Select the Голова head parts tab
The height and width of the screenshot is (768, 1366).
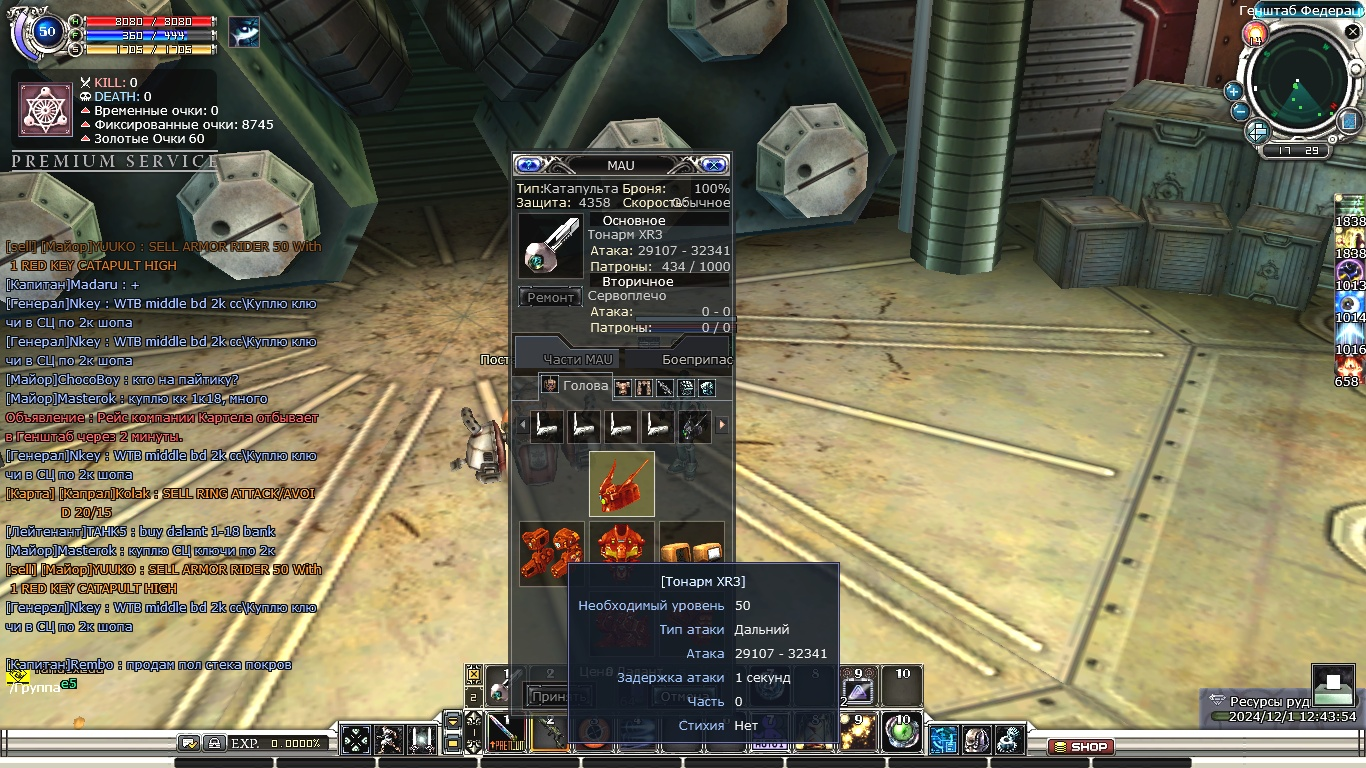point(576,386)
